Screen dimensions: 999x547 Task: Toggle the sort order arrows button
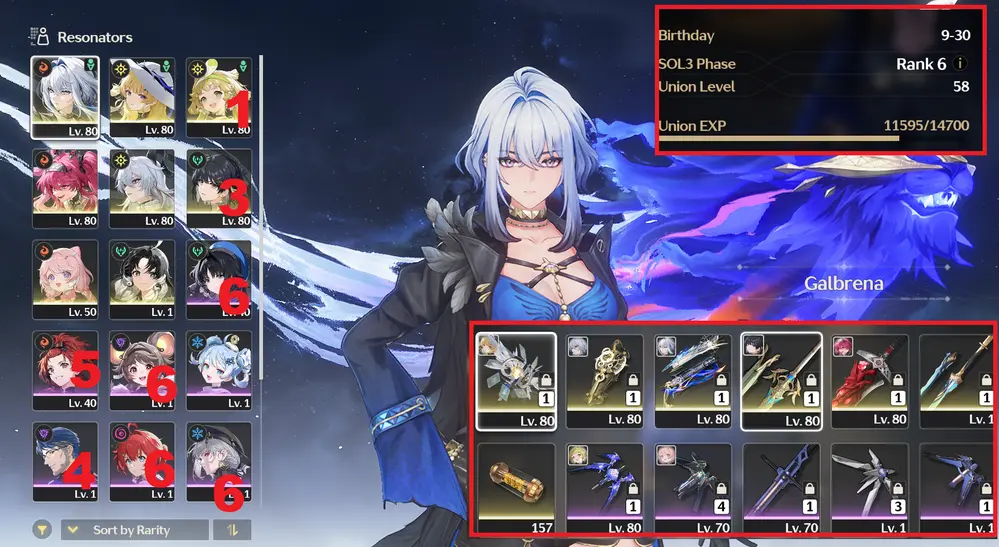pyautogui.click(x=232, y=530)
